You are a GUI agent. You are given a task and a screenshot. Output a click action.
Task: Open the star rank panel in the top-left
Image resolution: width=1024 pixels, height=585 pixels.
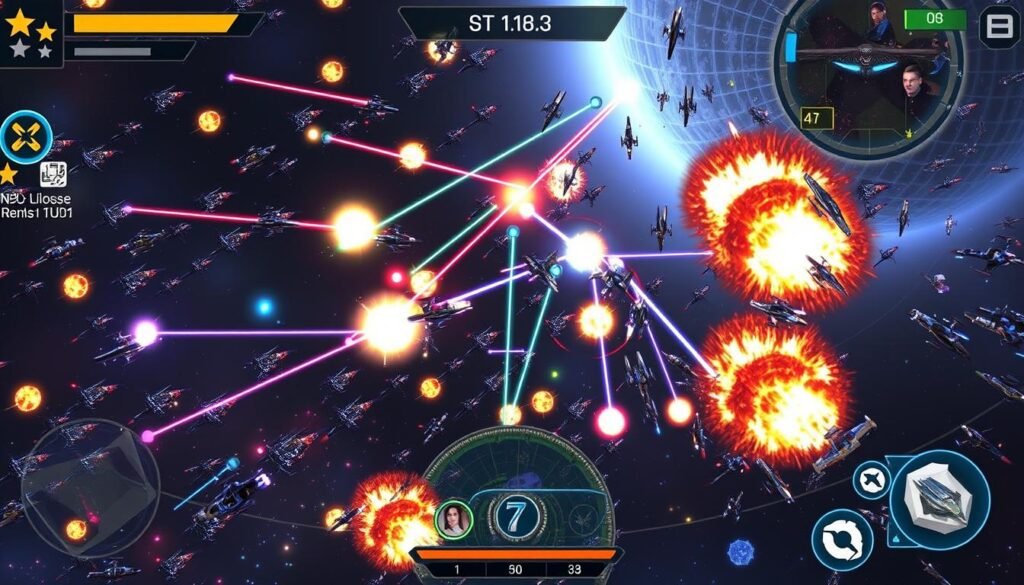(31, 34)
